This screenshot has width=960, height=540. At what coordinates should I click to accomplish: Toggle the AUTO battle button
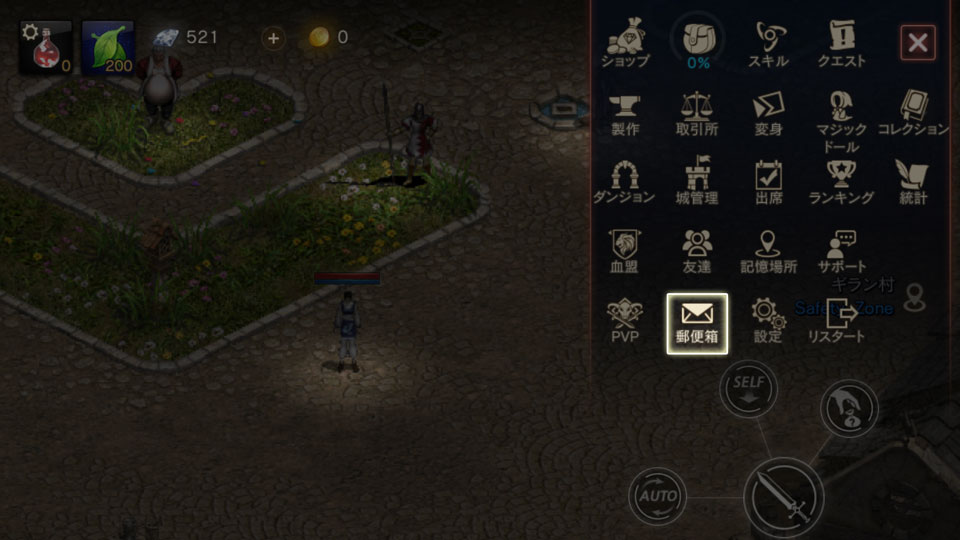pos(657,496)
